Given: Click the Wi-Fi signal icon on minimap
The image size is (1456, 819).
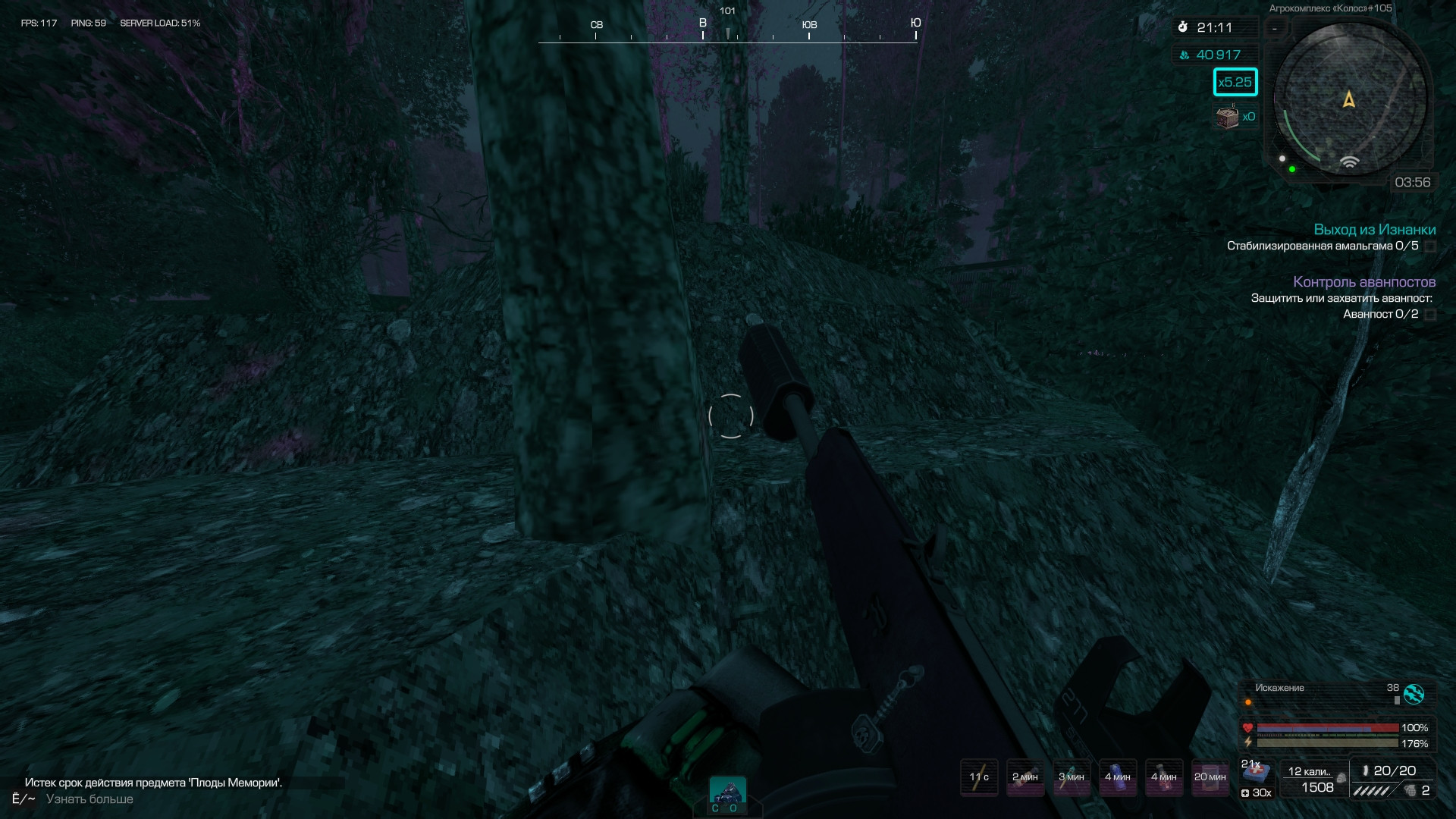Looking at the screenshot, I should click(x=1349, y=162).
